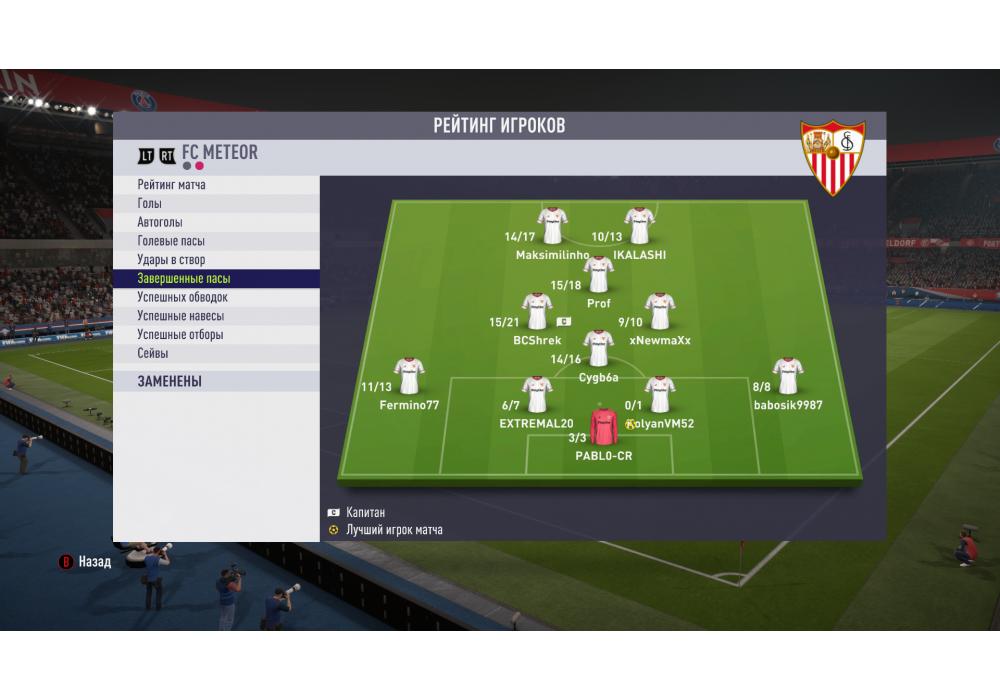Choose EXTREMAL20's shirt in defense
1000x700 pixels.
pyautogui.click(x=537, y=394)
